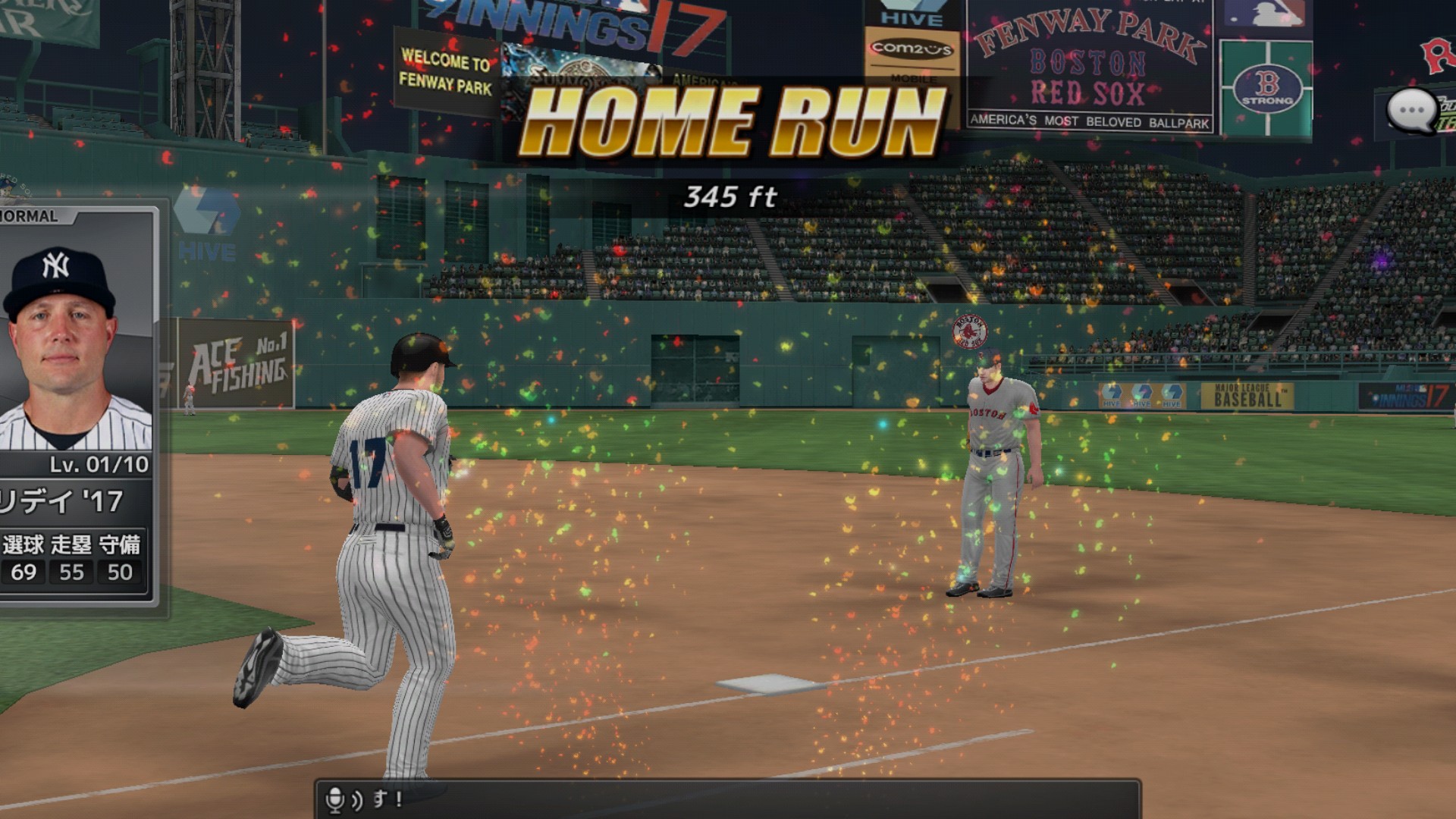Viewport: 1456px width, 819px height.
Task: Click the commentary bar with microphone icon
Action: 726,799
